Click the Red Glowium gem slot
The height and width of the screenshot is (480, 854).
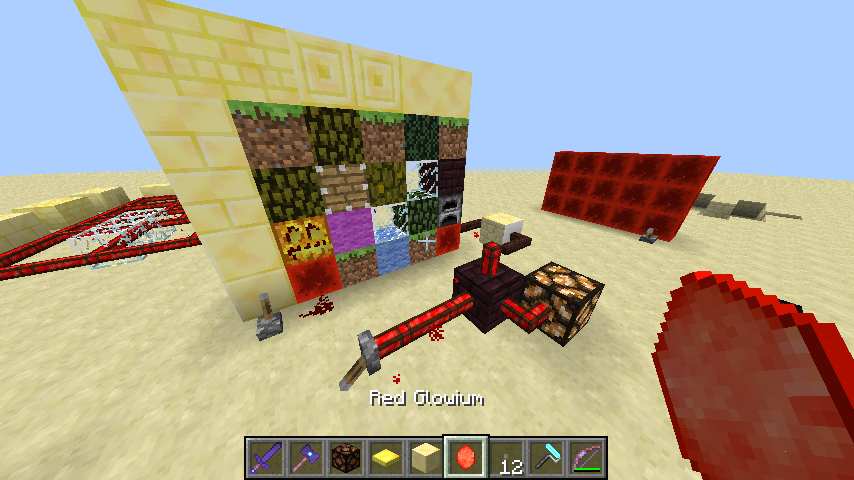[x=466, y=457]
